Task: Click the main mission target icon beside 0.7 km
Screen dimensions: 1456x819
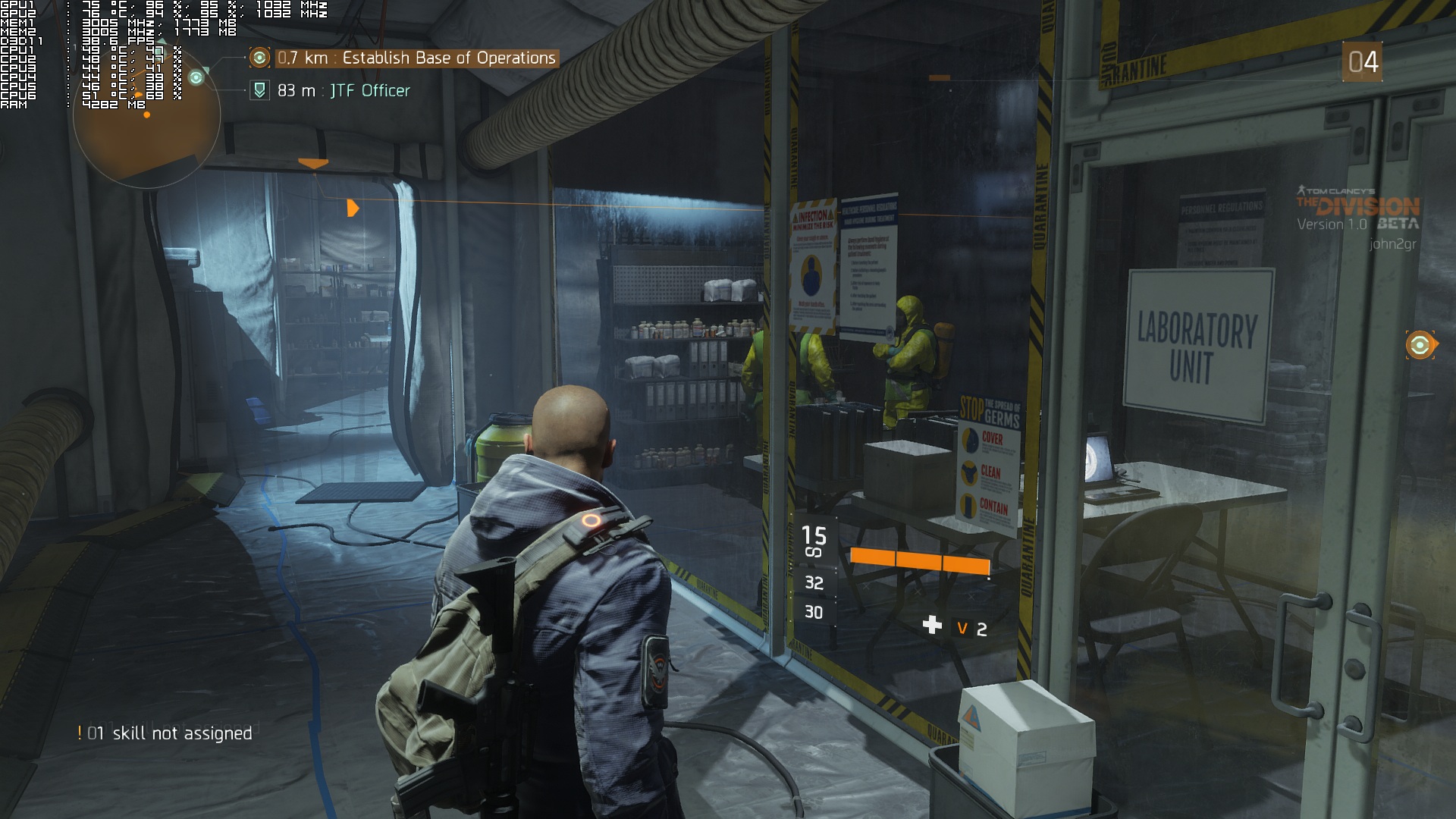Action: tap(259, 58)
